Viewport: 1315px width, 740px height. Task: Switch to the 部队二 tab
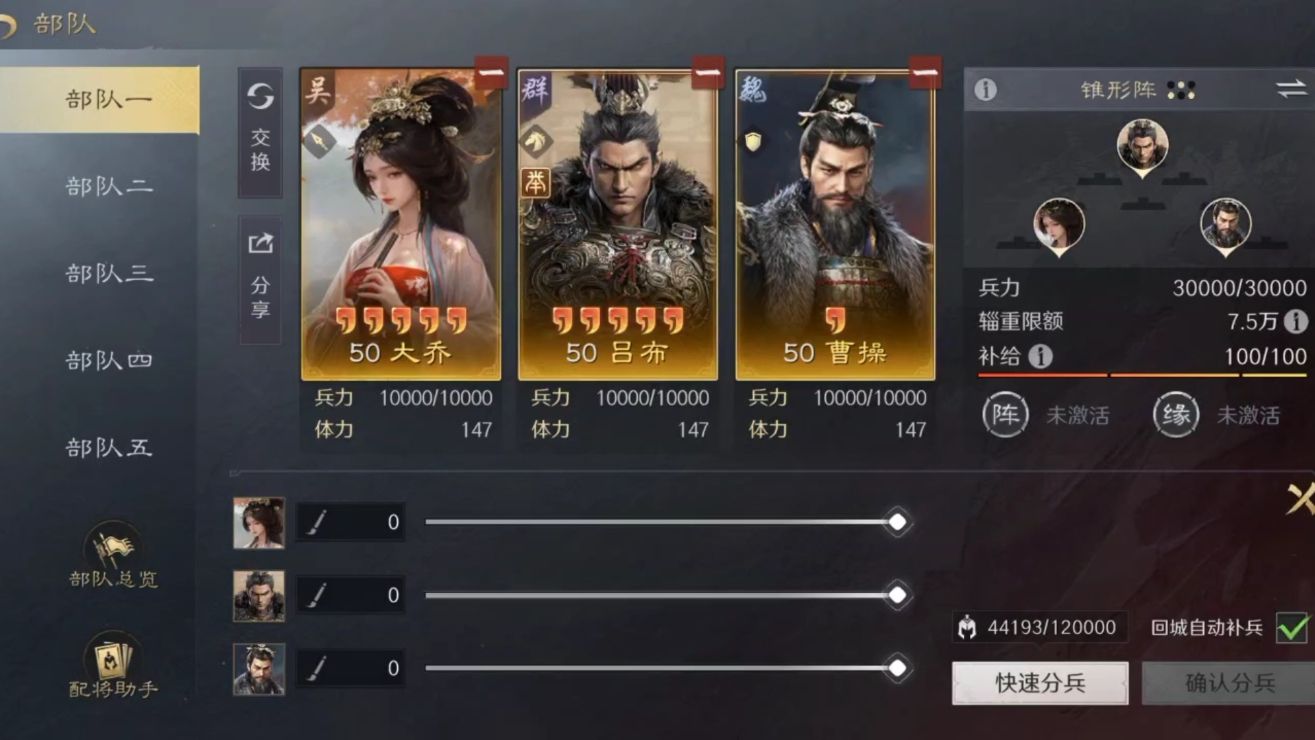pyautogui.click(x=108, y=186)
